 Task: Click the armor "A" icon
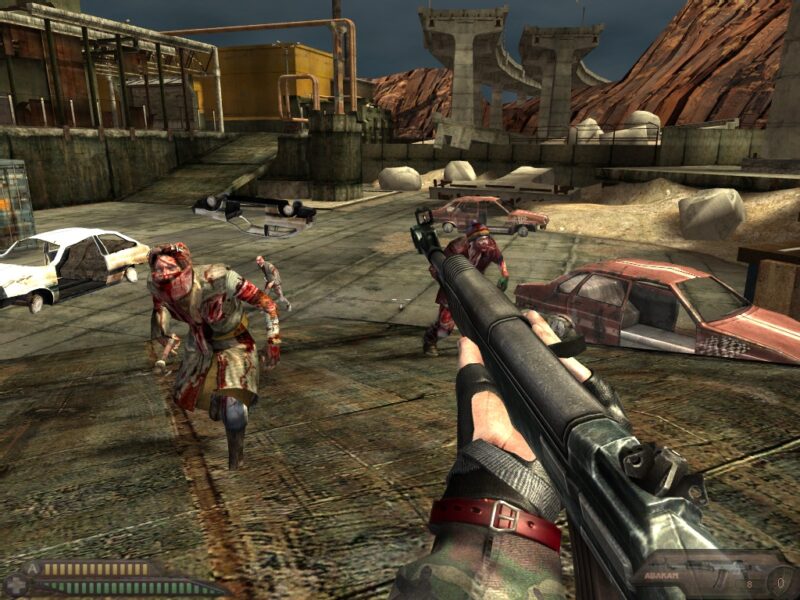(31, 568)
